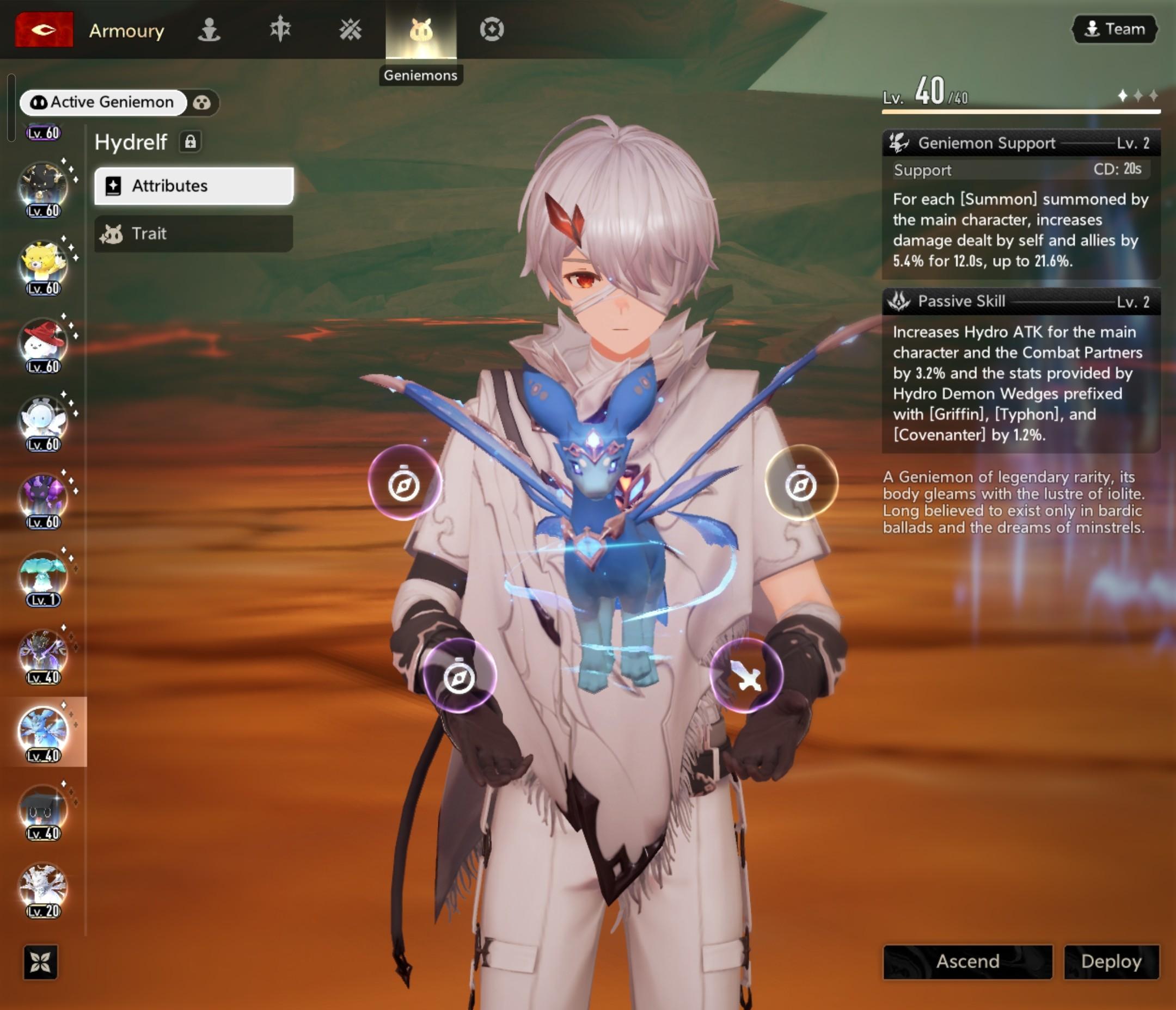Select the Geniemons tab
This screenshot has height=1010, width=1176.
click(420, 29)
